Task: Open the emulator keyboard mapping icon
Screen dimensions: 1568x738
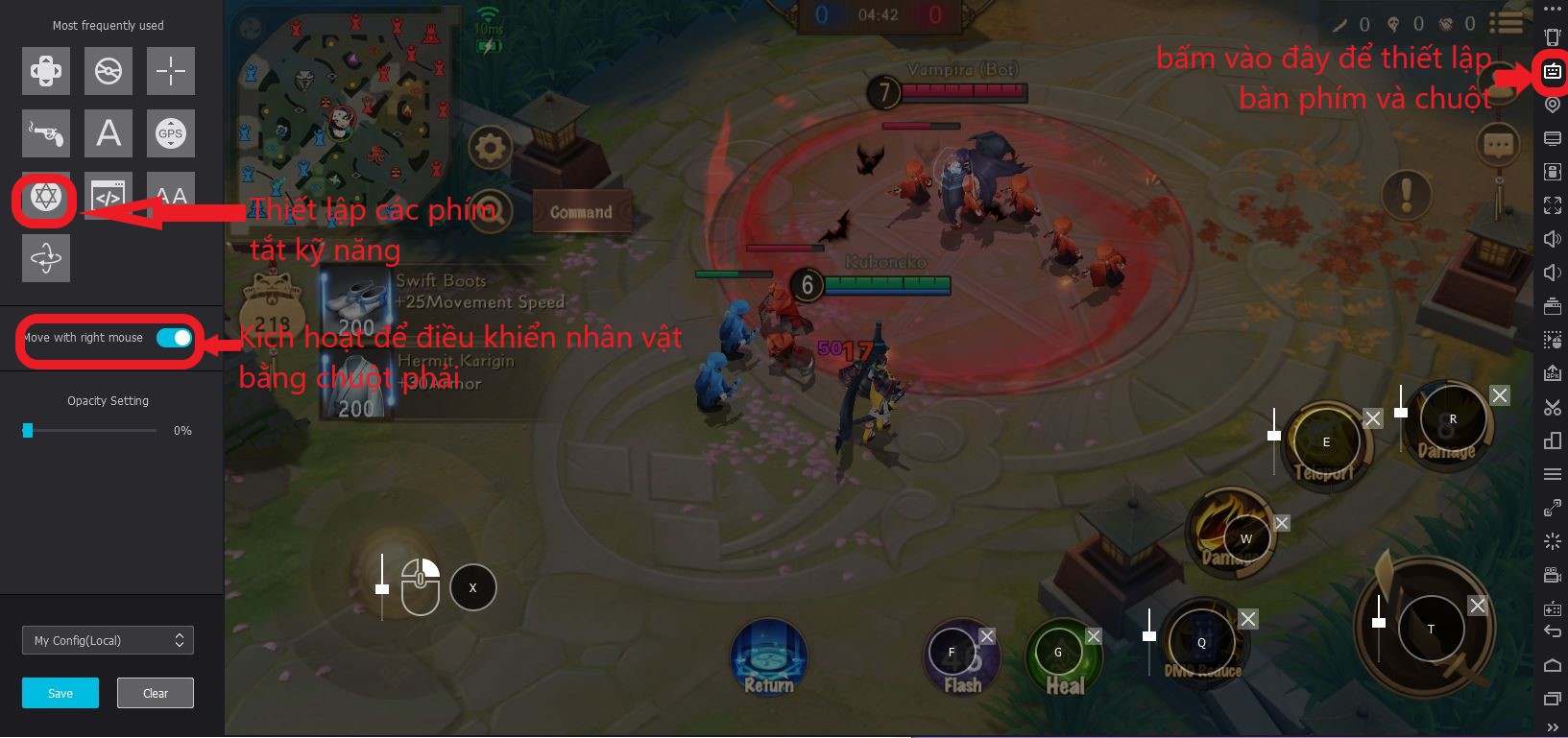Action: (1552, 71)
